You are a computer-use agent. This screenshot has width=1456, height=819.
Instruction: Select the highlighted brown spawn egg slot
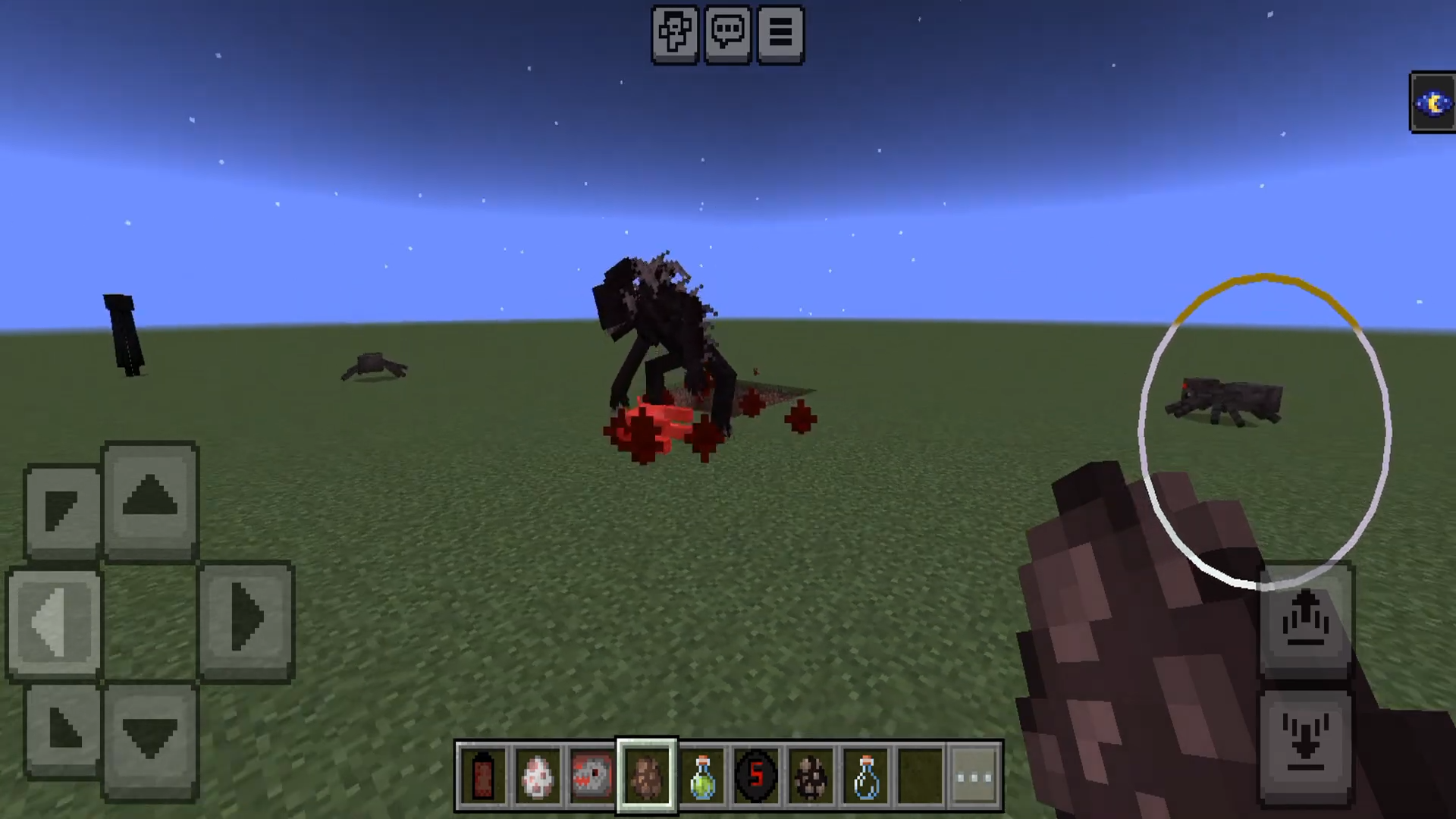(x=646, y=777)
